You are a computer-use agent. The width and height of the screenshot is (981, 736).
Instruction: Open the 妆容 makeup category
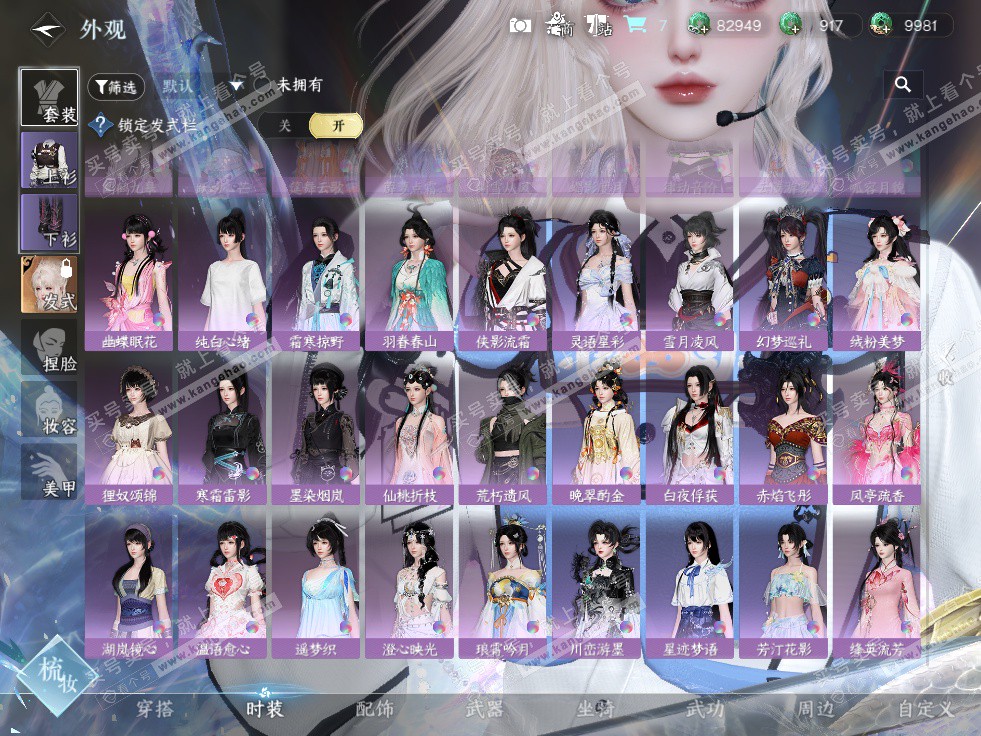[49, 410]
